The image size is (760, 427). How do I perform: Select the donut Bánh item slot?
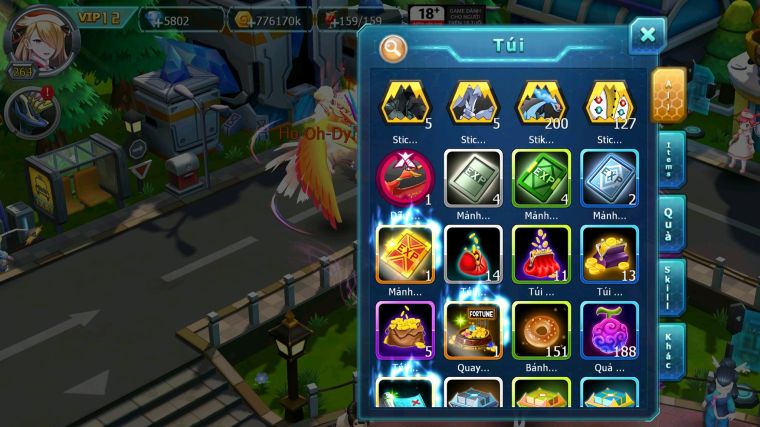[541, 329]
